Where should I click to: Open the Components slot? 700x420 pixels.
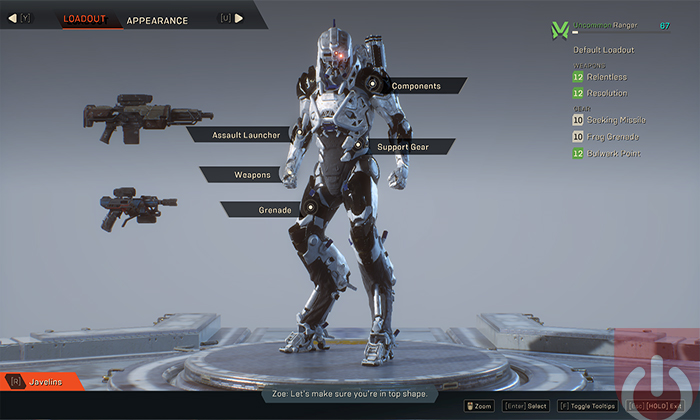[x=416, y=86]
